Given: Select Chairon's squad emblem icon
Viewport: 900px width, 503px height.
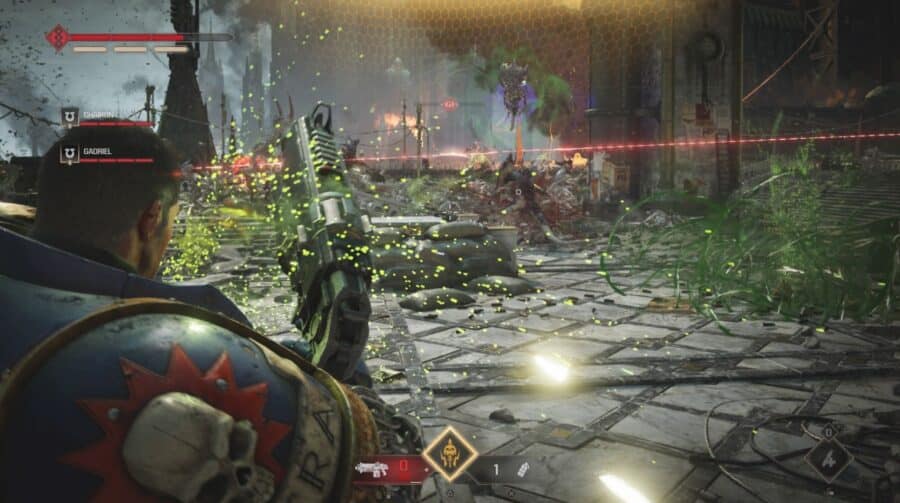Looking at the screenshot, I should (70, 116).
